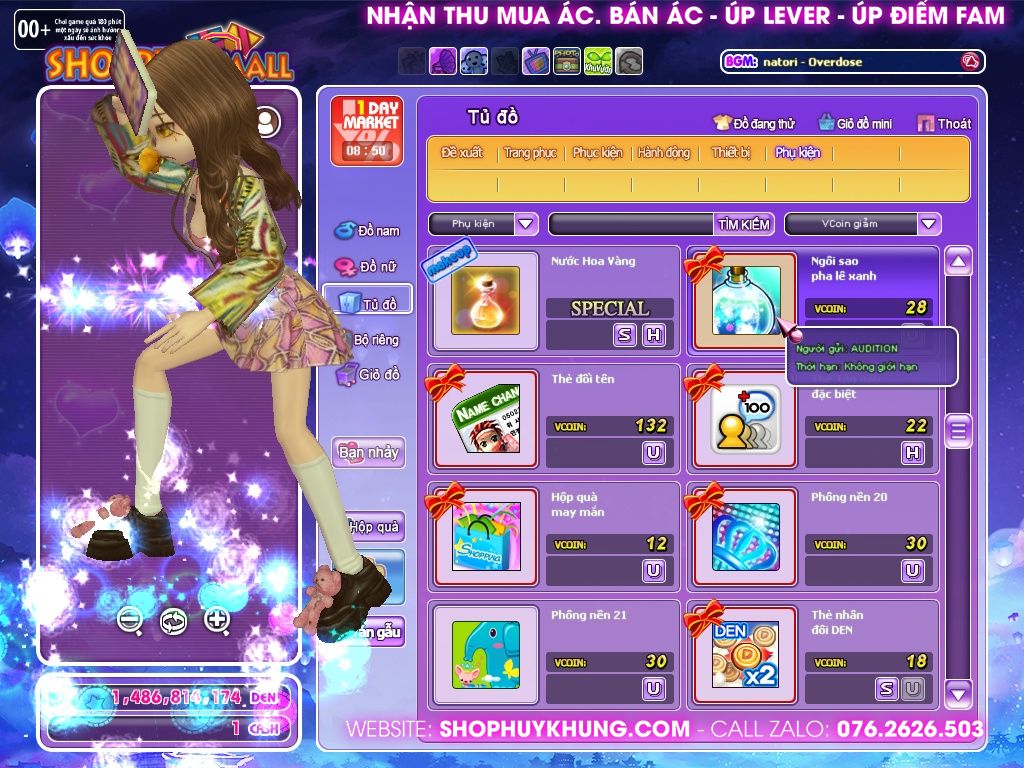Open the Hộp quà gift box
Image resolution: width=1024 pixels, height=768 pixels.
[373, 526]
